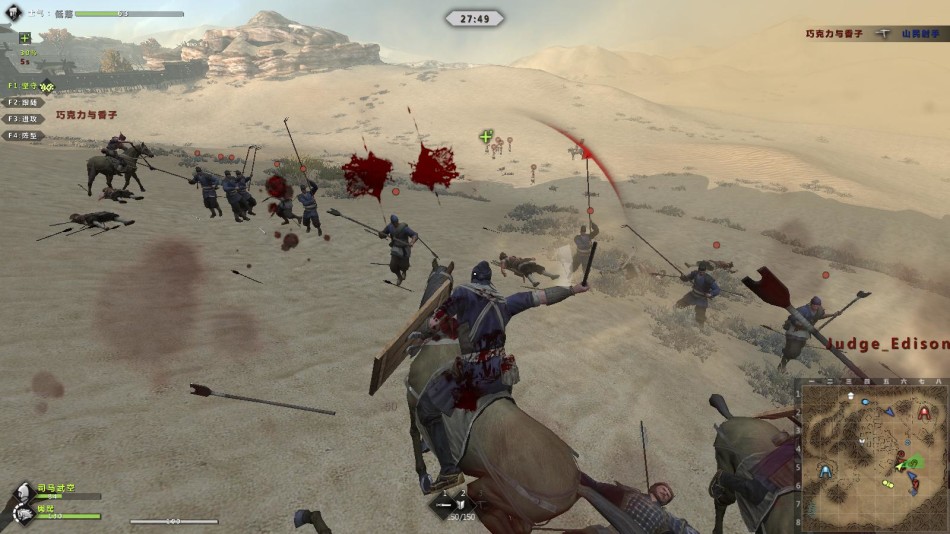Issue the F3 进攻 attack command

click(x=24, y=118)
